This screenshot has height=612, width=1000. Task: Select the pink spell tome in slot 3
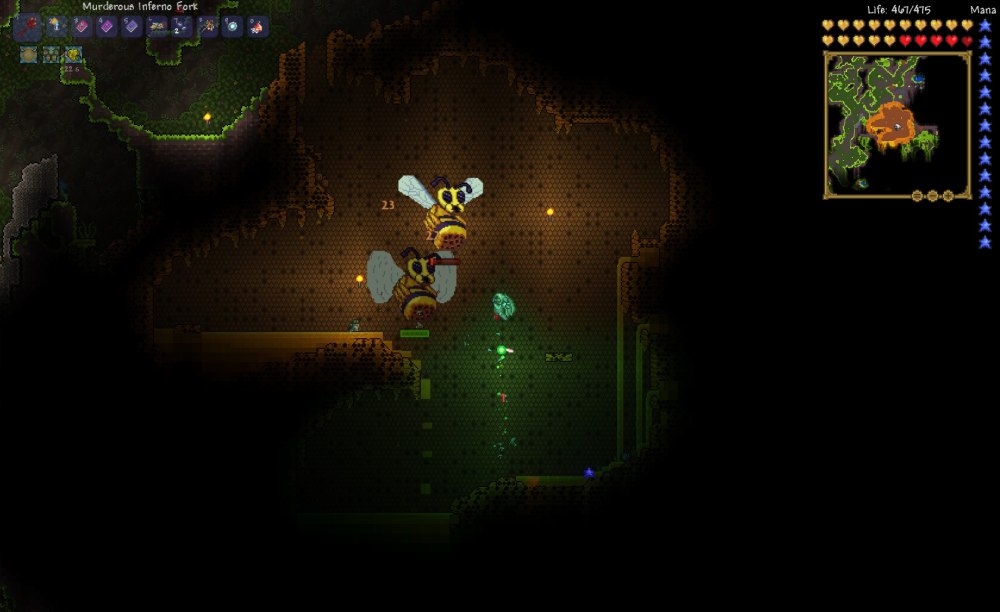coord(82,27)
